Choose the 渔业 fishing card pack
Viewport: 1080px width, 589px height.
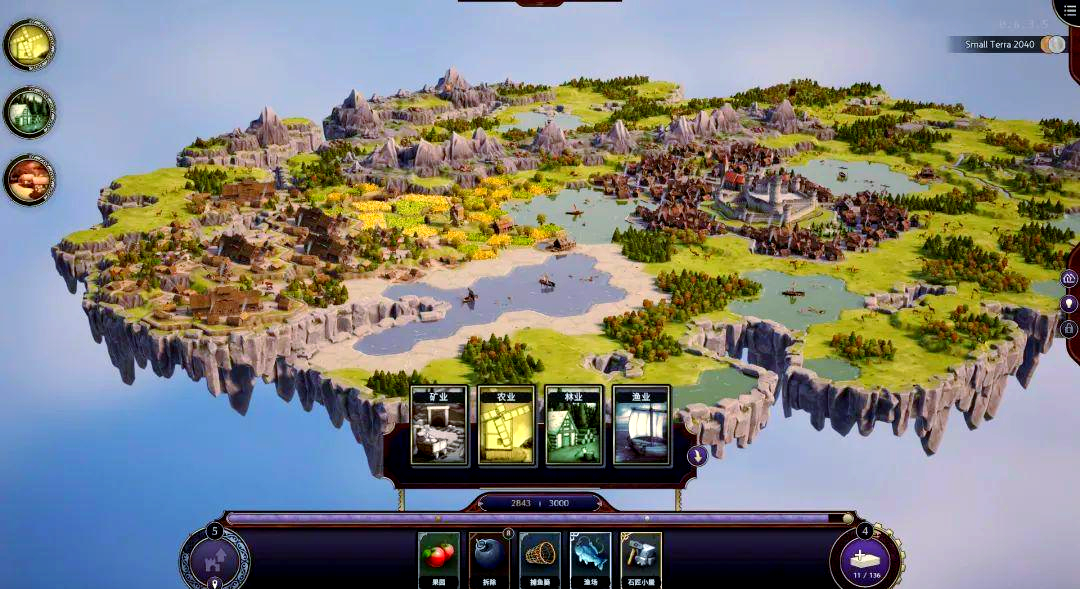641,427
